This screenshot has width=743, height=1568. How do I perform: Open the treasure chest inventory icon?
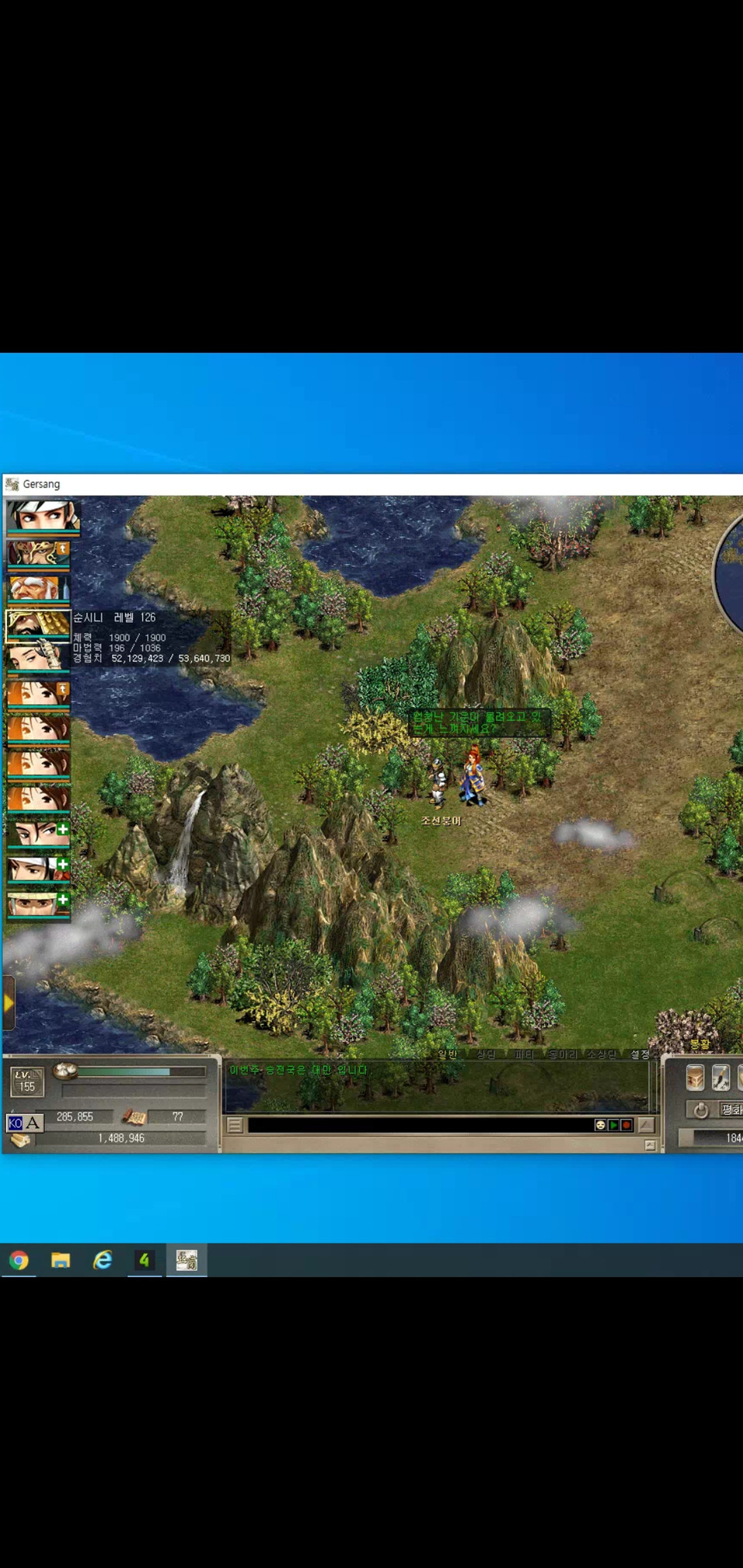click(695, 1078)
